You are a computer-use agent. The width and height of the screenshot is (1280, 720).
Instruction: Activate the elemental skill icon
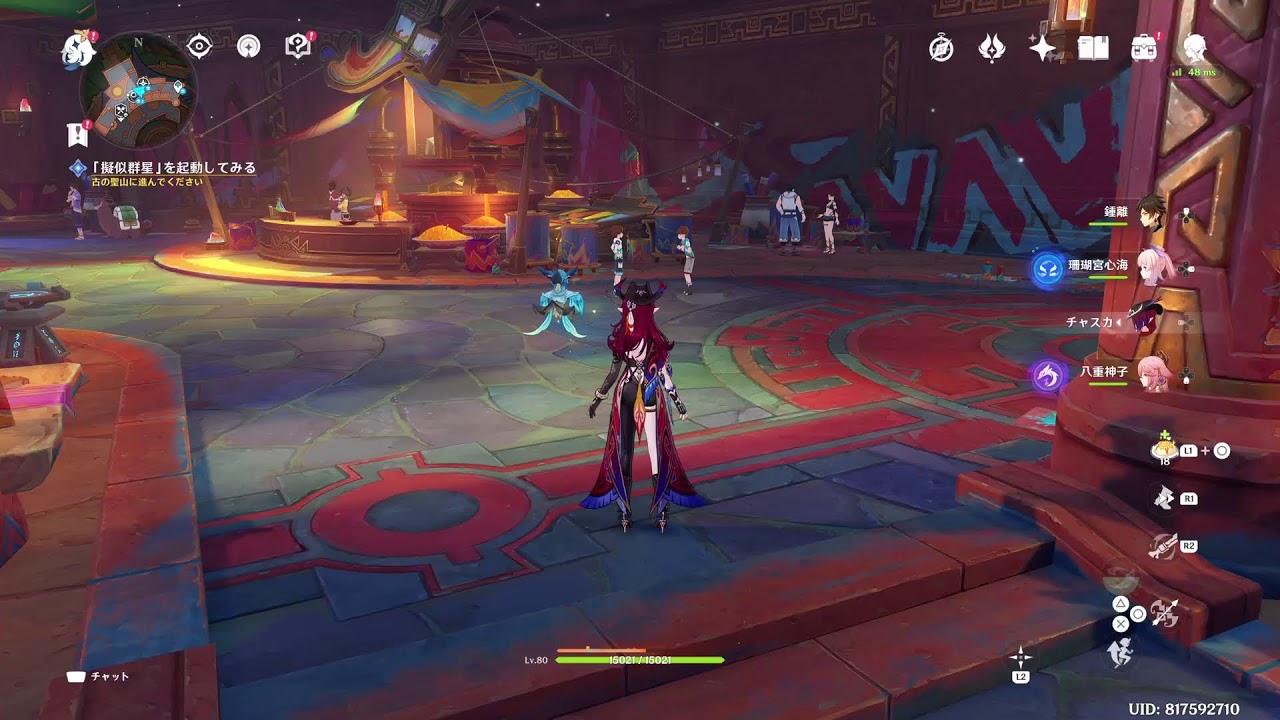click(x=1162, y=497)
